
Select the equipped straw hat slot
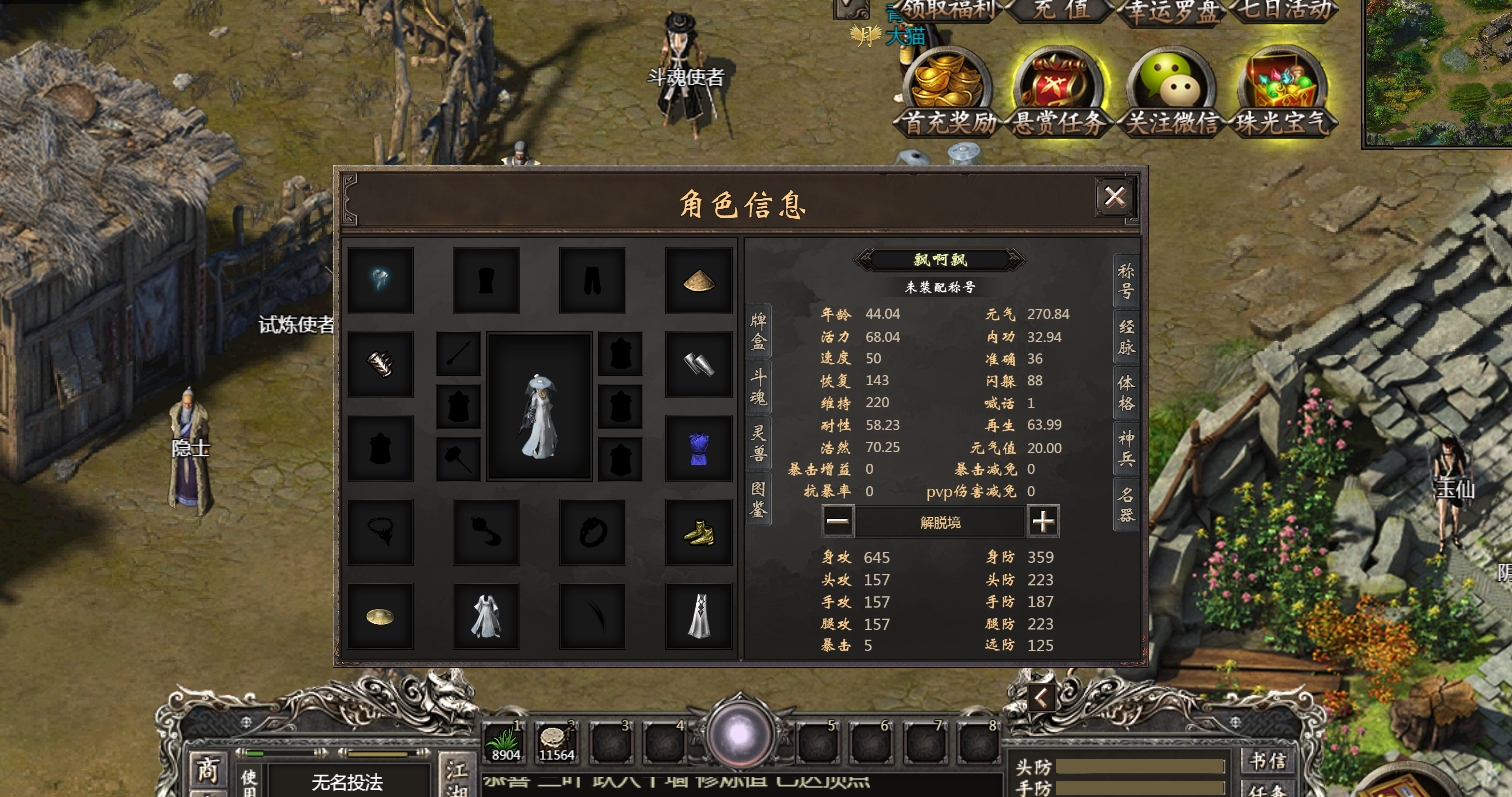point(698,281)
